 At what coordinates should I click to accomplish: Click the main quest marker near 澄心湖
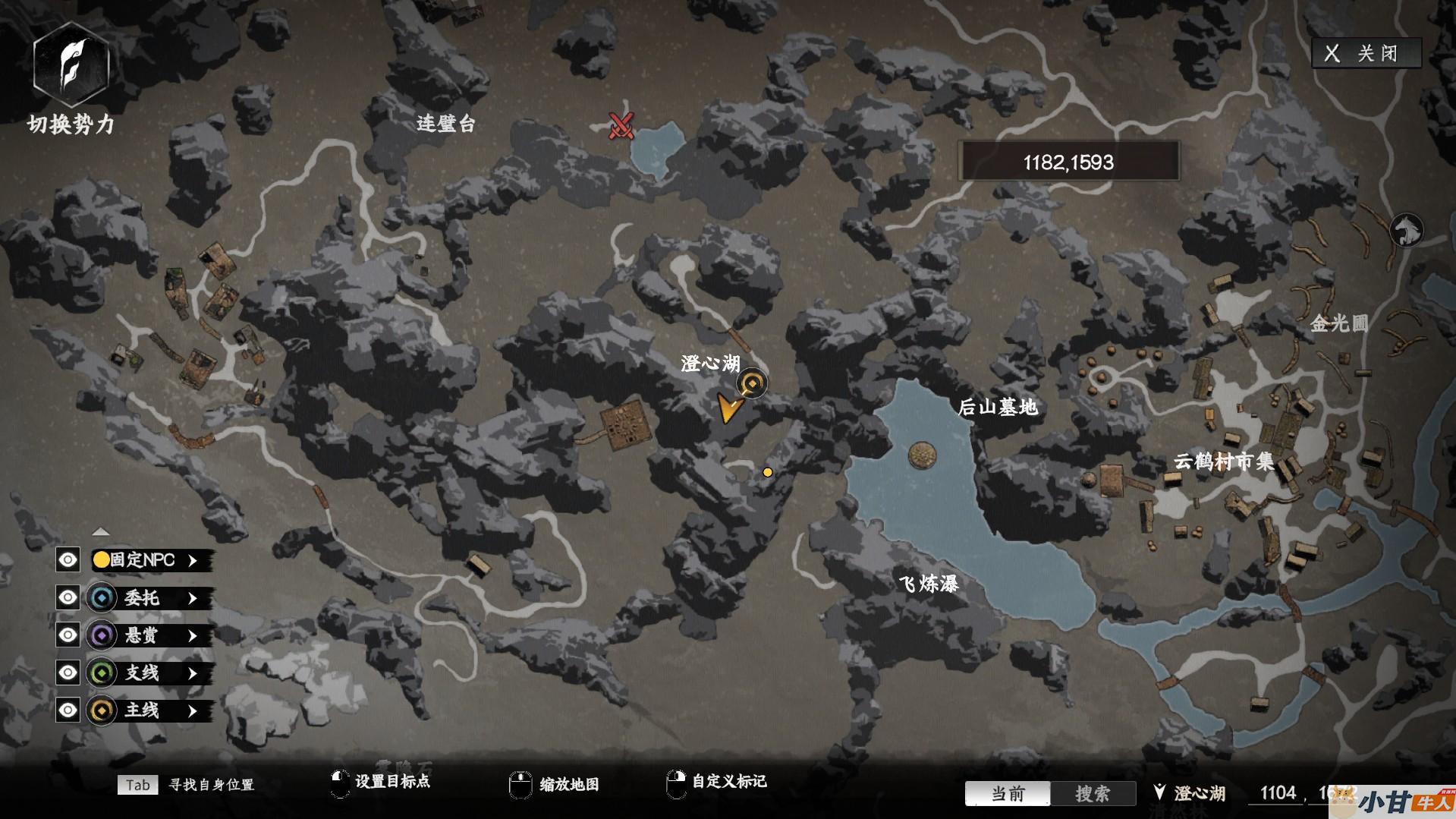click(x=753, y=383)
